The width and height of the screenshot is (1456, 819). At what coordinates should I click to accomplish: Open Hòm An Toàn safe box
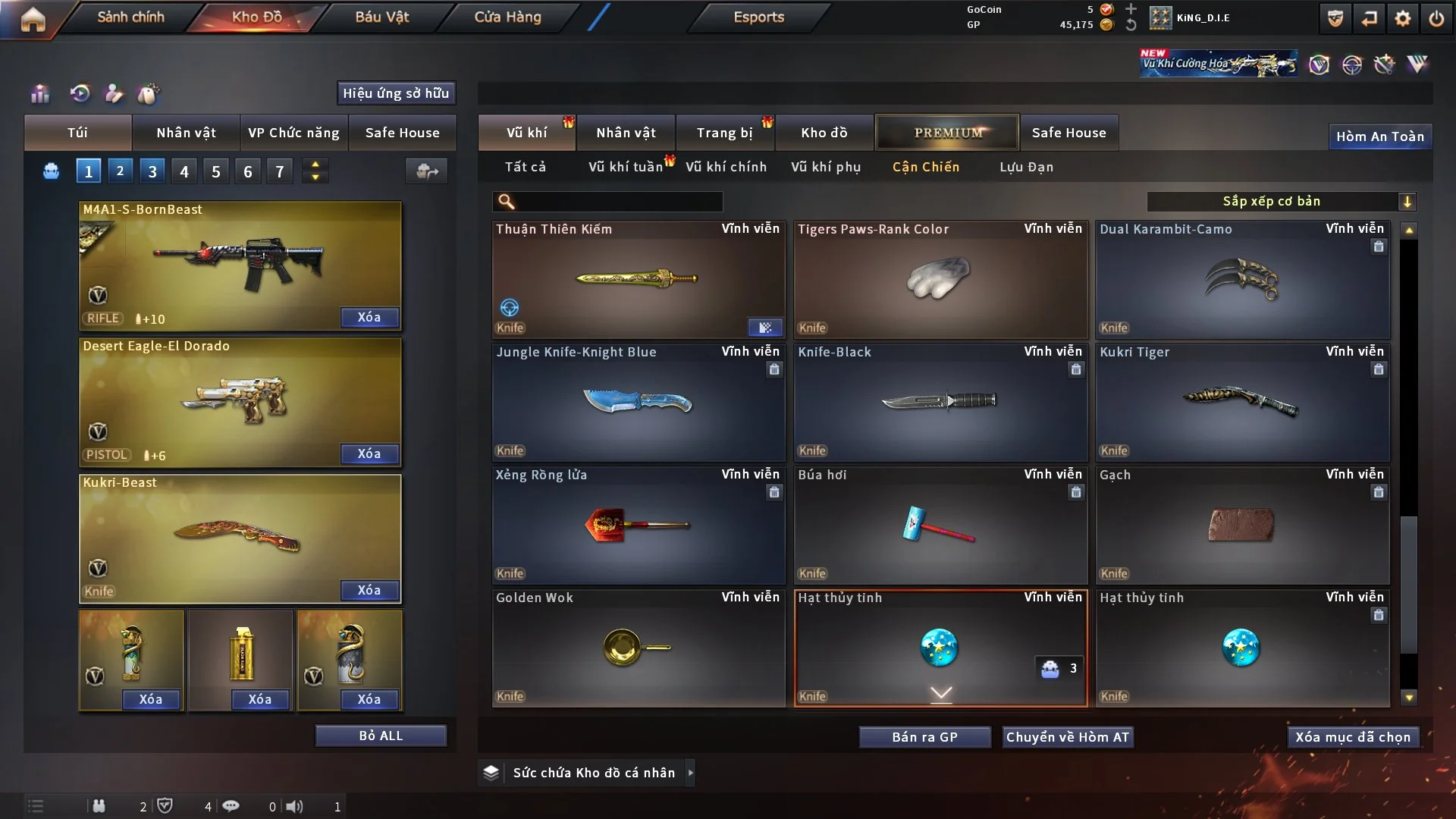[x=1379, y=136]
